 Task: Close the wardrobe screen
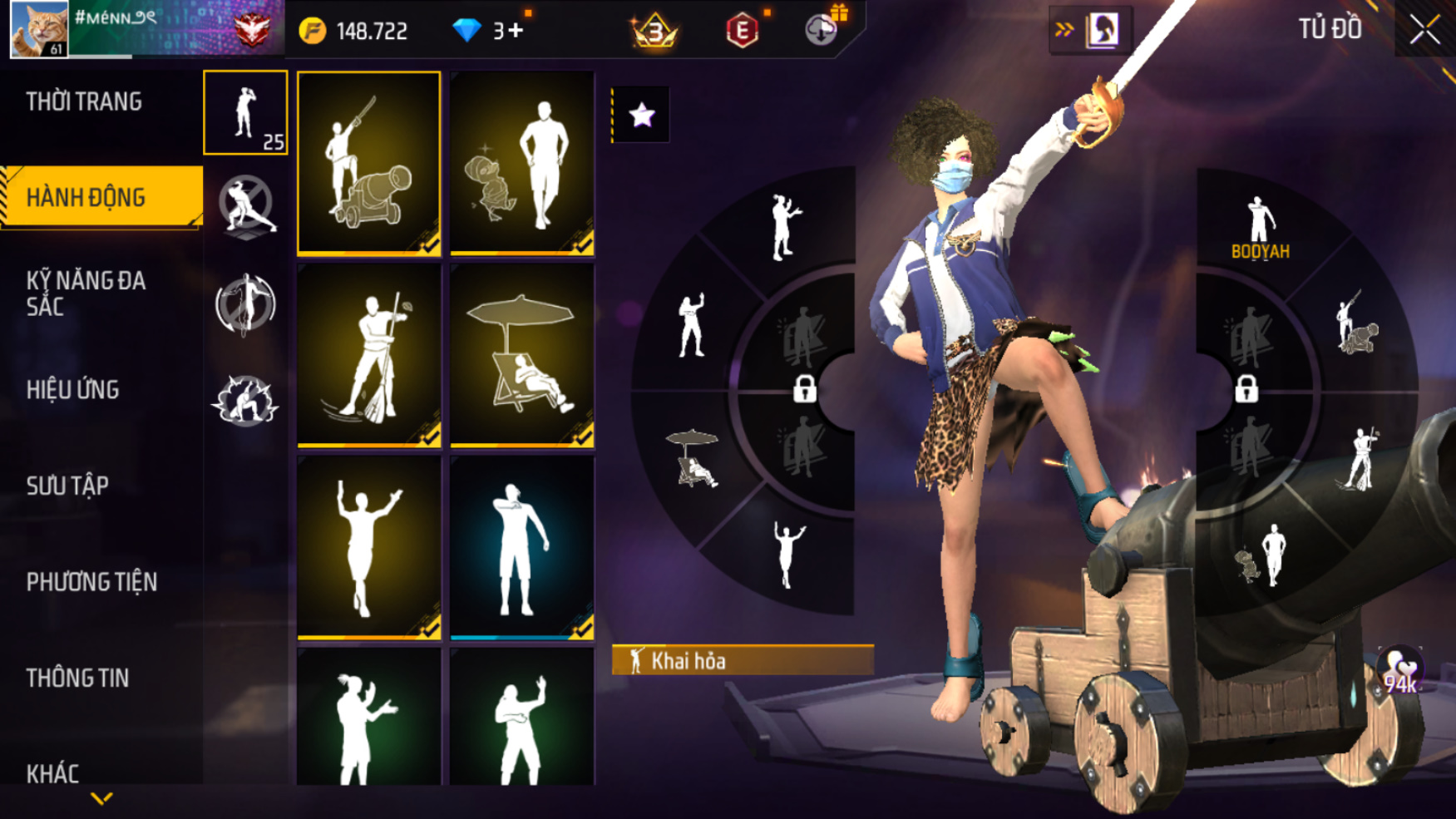[x=1424, y=30]
